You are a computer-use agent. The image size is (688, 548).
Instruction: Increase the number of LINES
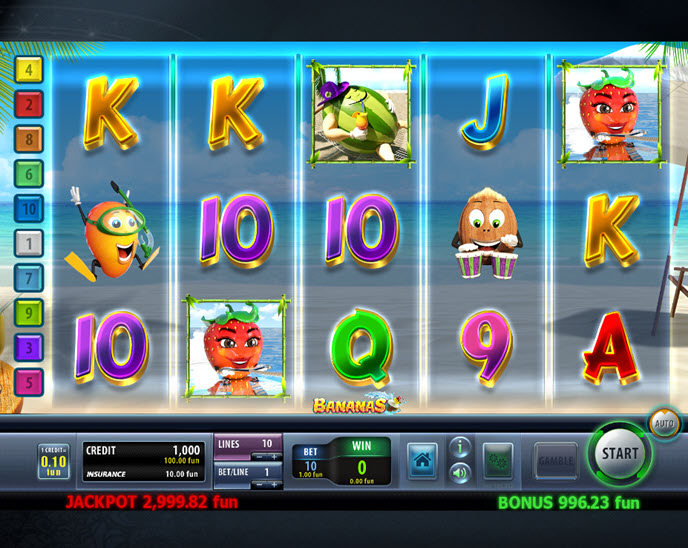pos(276,456)
